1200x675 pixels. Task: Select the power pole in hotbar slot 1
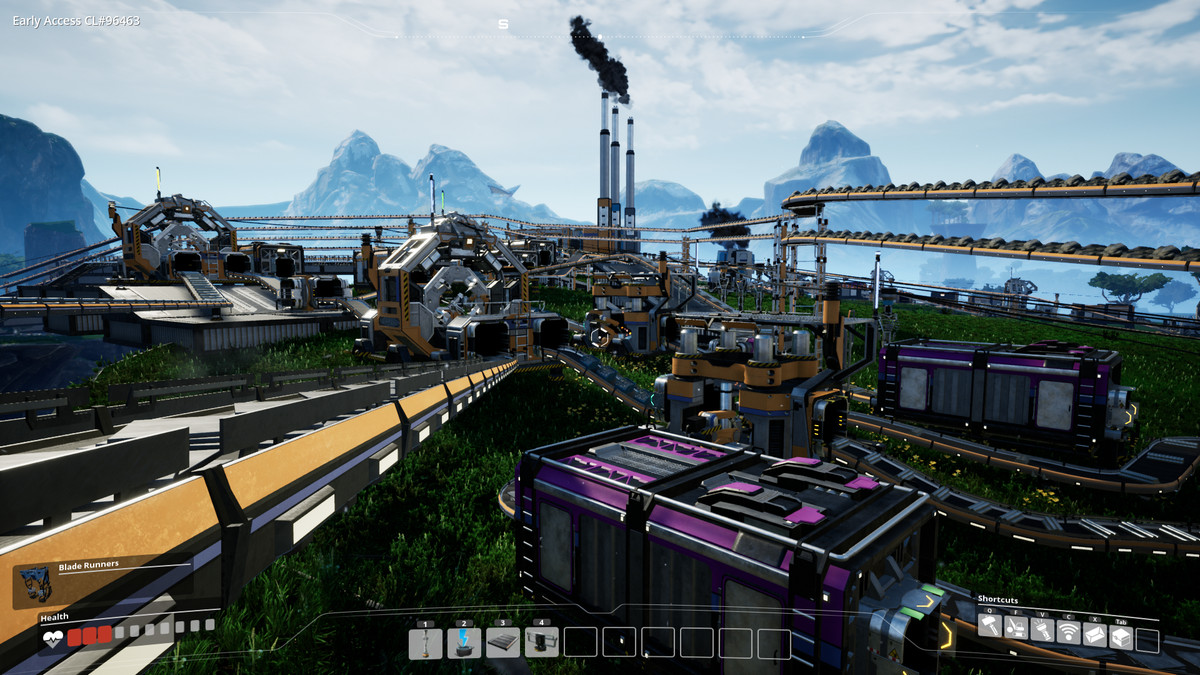click(425, 643)
